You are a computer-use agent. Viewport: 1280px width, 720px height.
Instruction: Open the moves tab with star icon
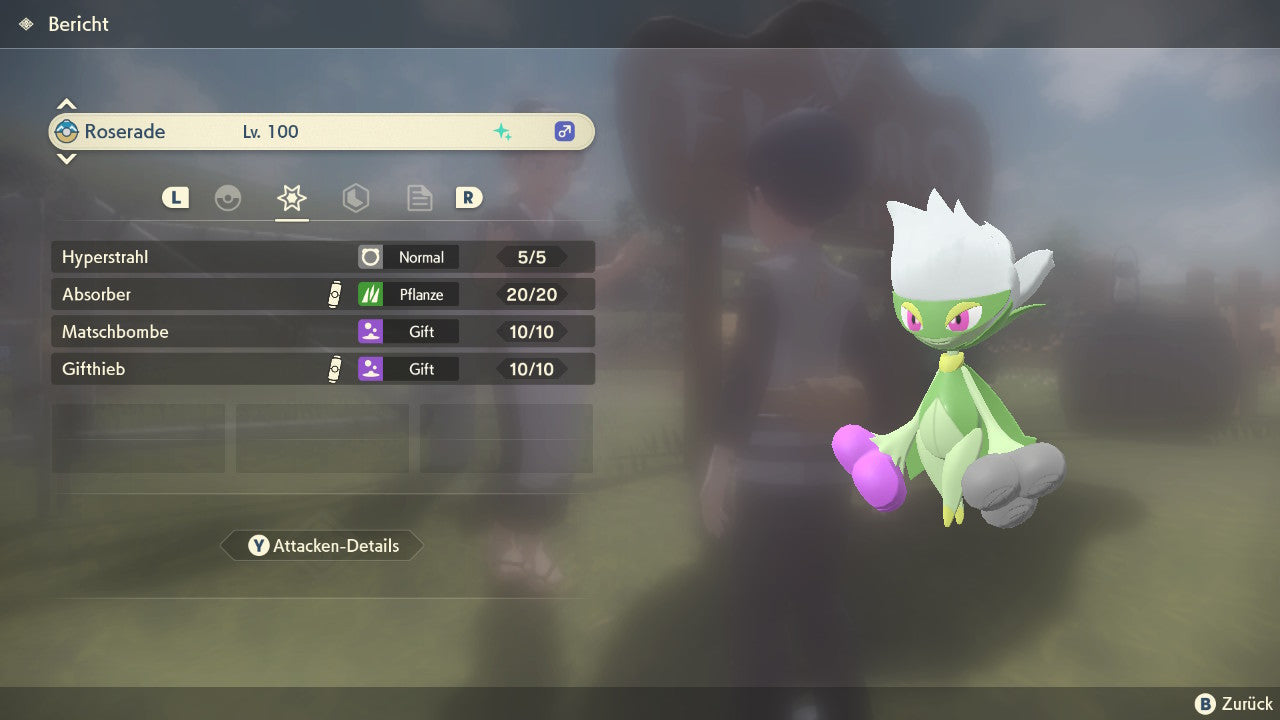[292, 198]
